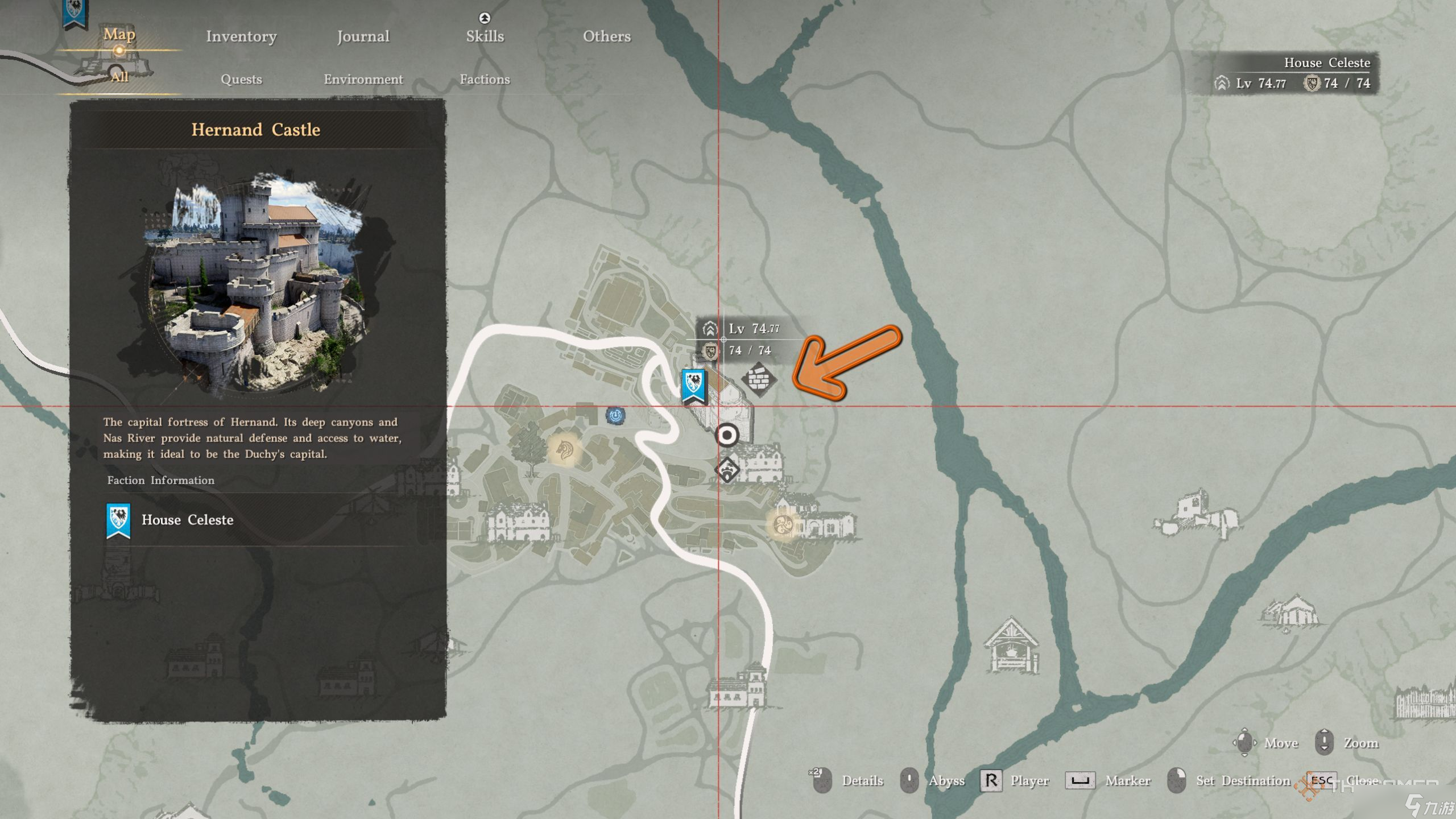Screen dimensions: 1456x819
Task: Go to the Skills tab
Action: tap(485, 36)
